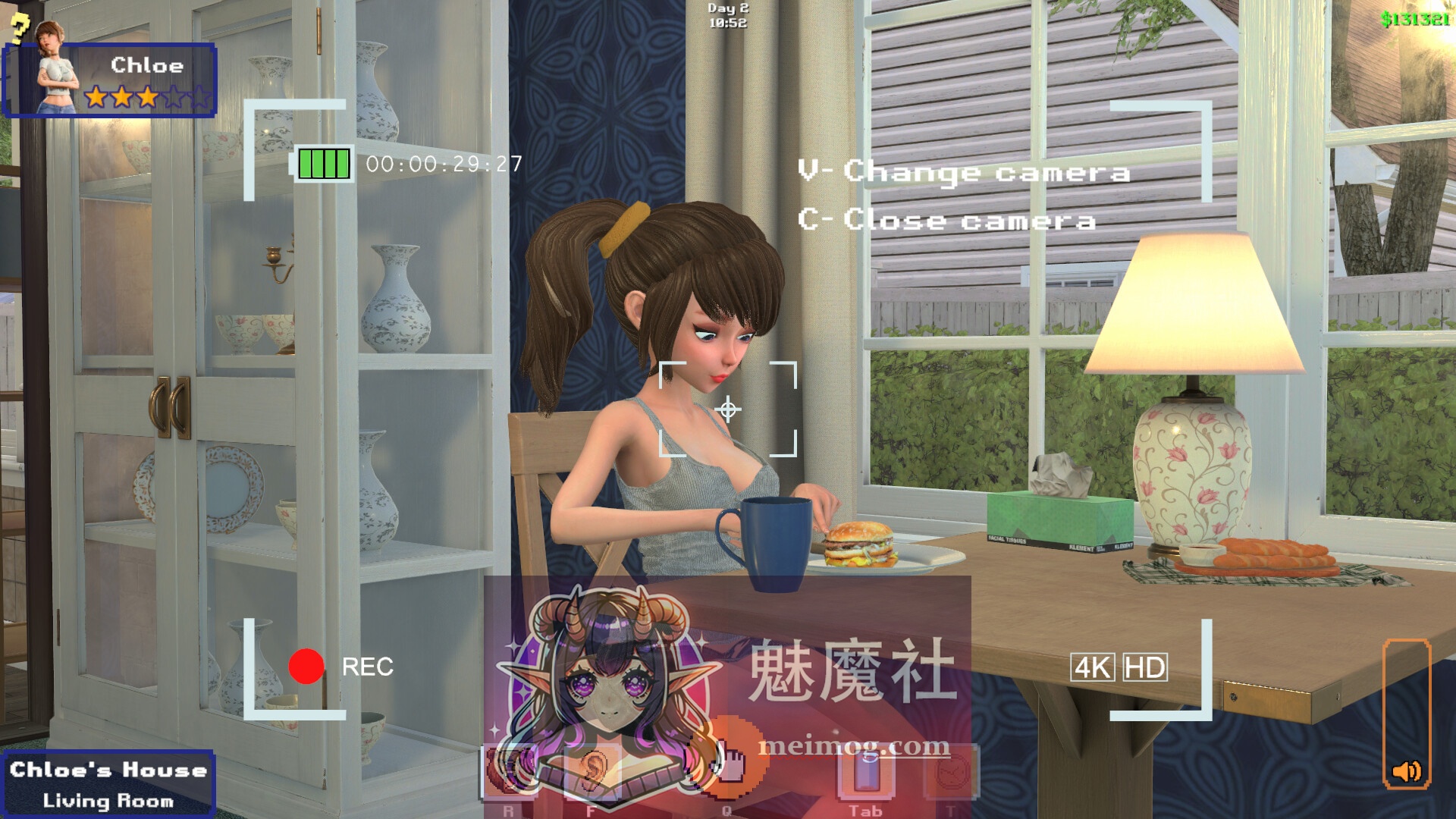1456x819 pixels.
Task: Select the clock icon in the hotbar
Action: [x=949, y=771]
